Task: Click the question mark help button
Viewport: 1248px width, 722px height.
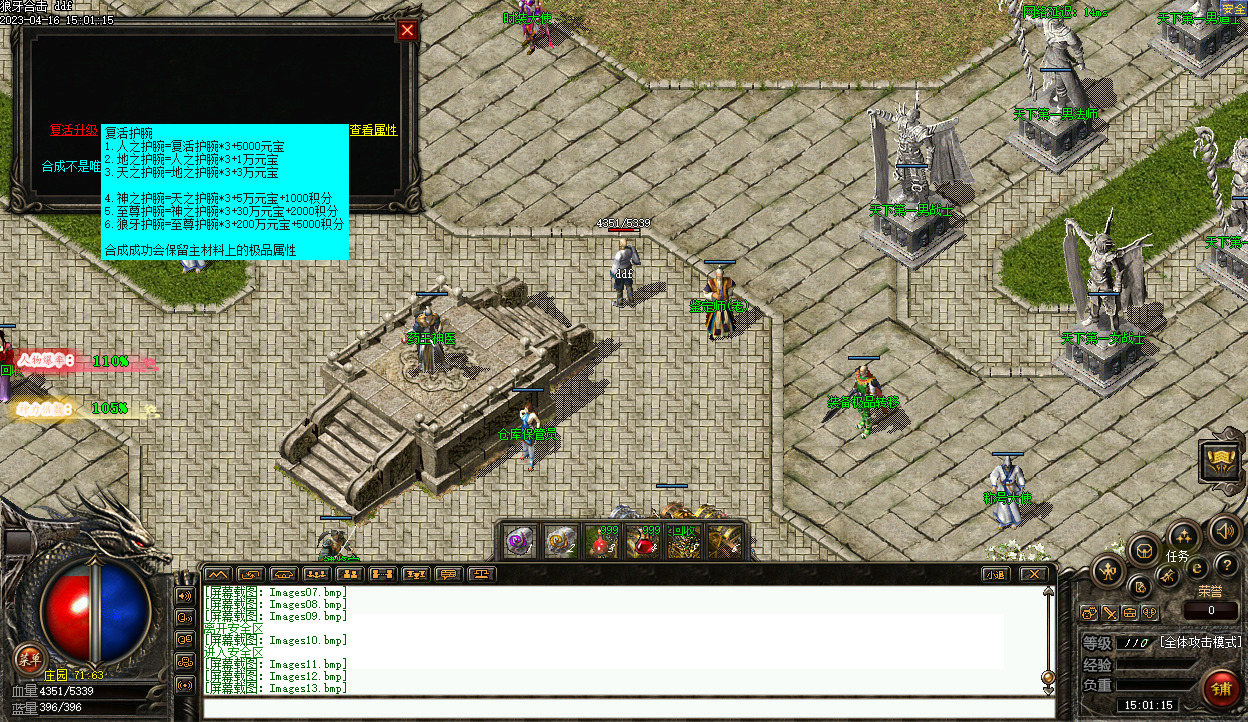Action: 1227,567
